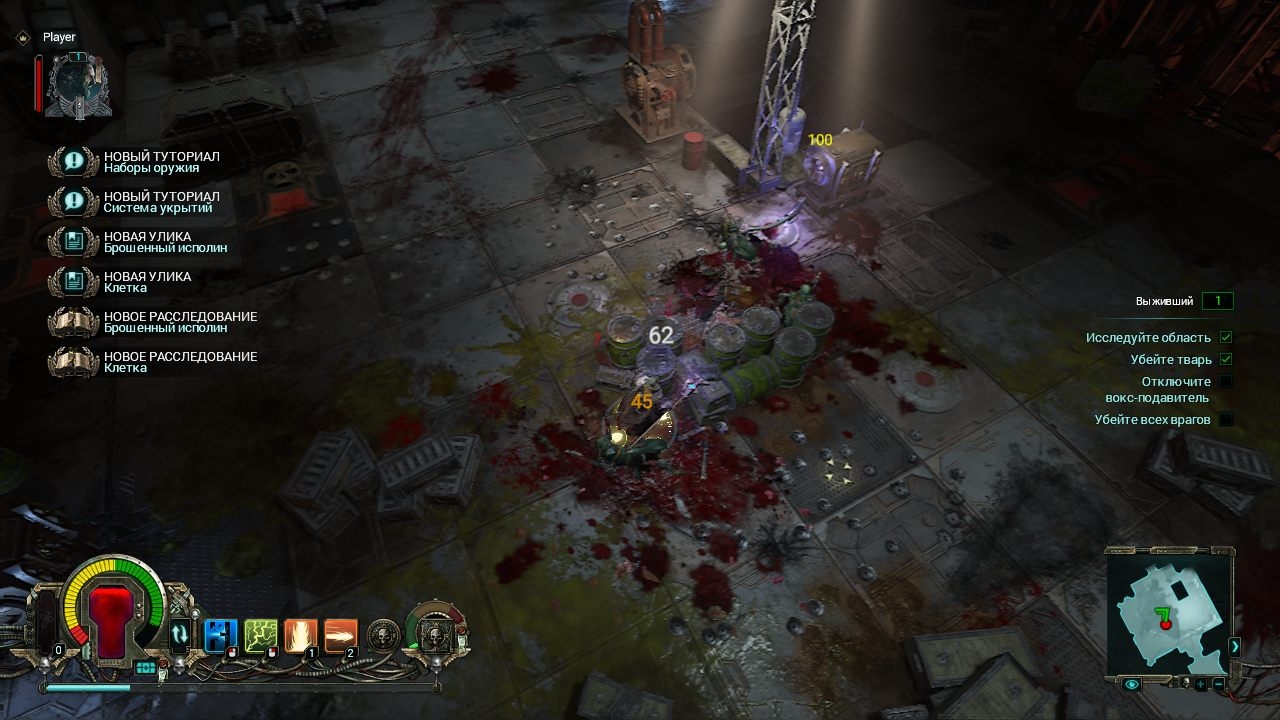Screen dimensions: 1280x720
Task: Toggle the minimap eye visibility button
Action: pyautogui.click(x=1132, y=684)
